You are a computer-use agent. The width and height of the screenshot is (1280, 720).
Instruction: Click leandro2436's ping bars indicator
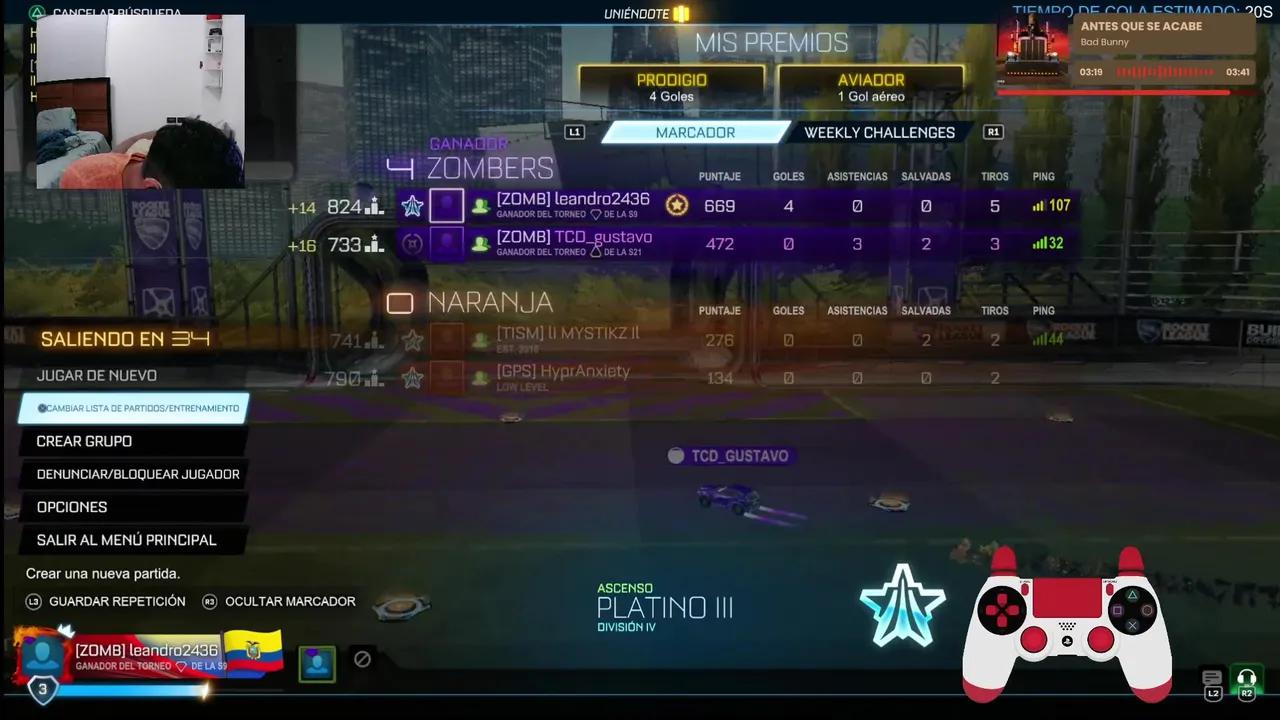[x=1038, y=205]
